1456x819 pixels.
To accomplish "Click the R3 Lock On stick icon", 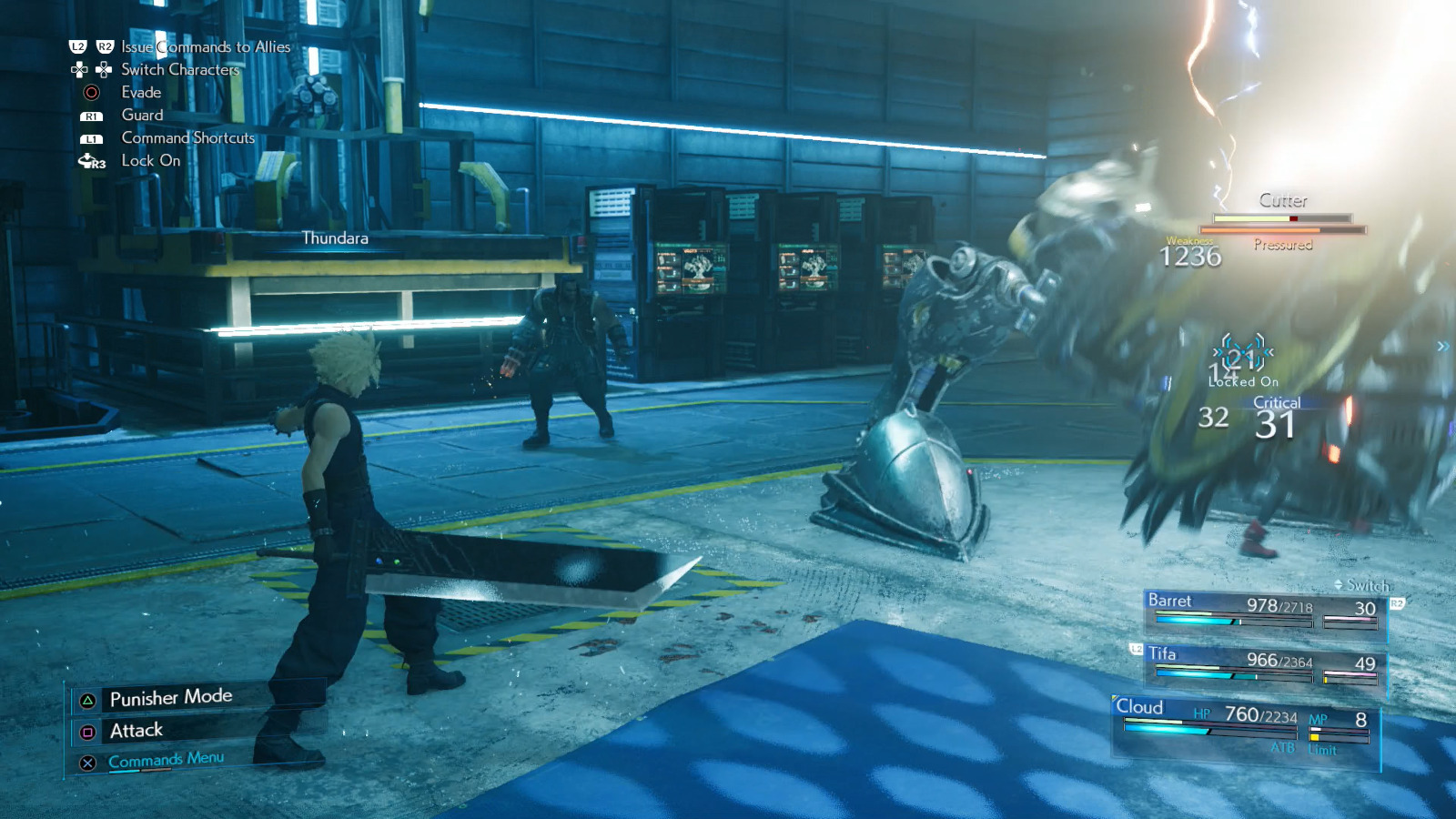I will coord(91,161).
